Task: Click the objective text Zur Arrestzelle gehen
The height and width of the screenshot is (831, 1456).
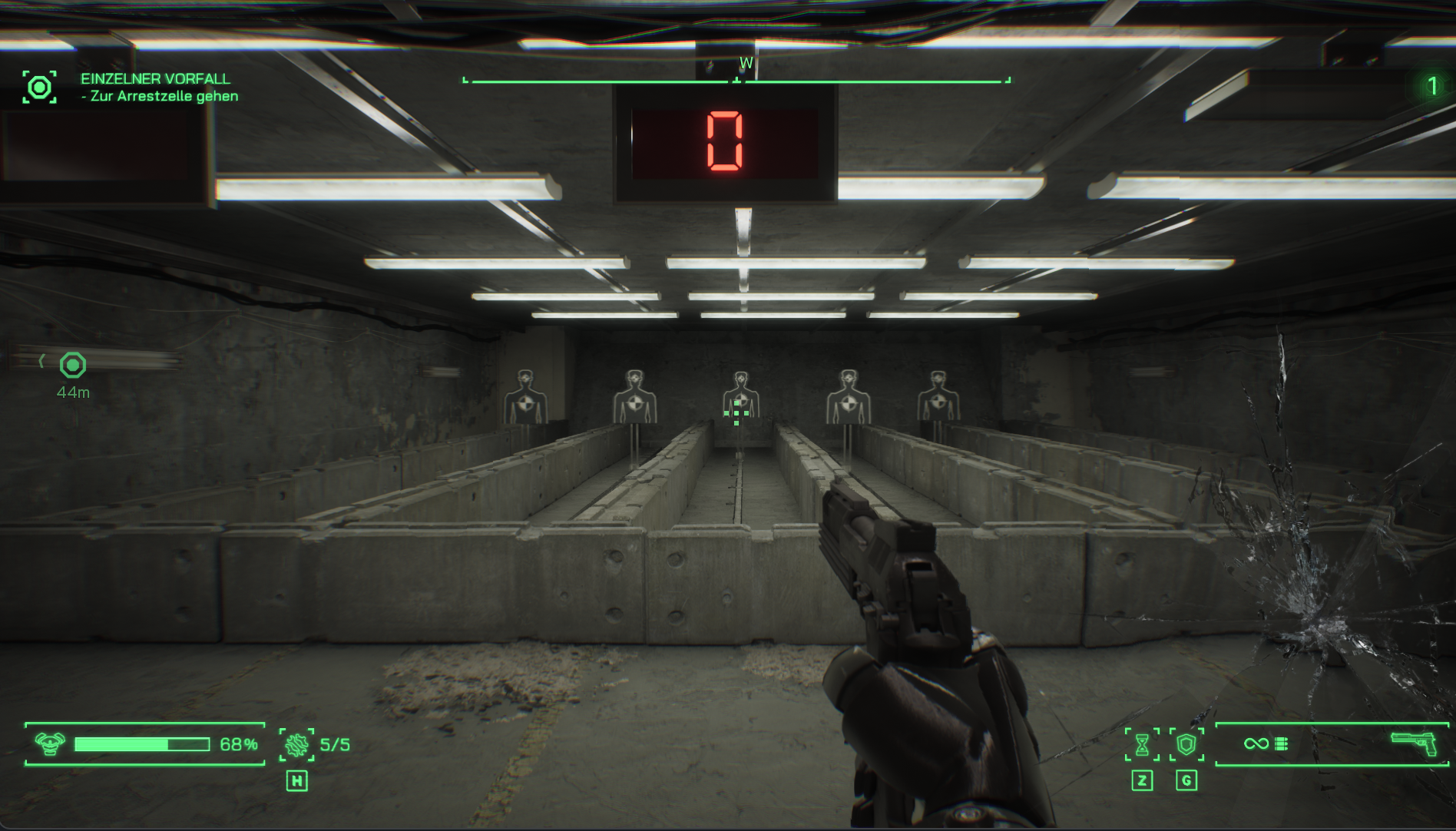Action: 159,95
